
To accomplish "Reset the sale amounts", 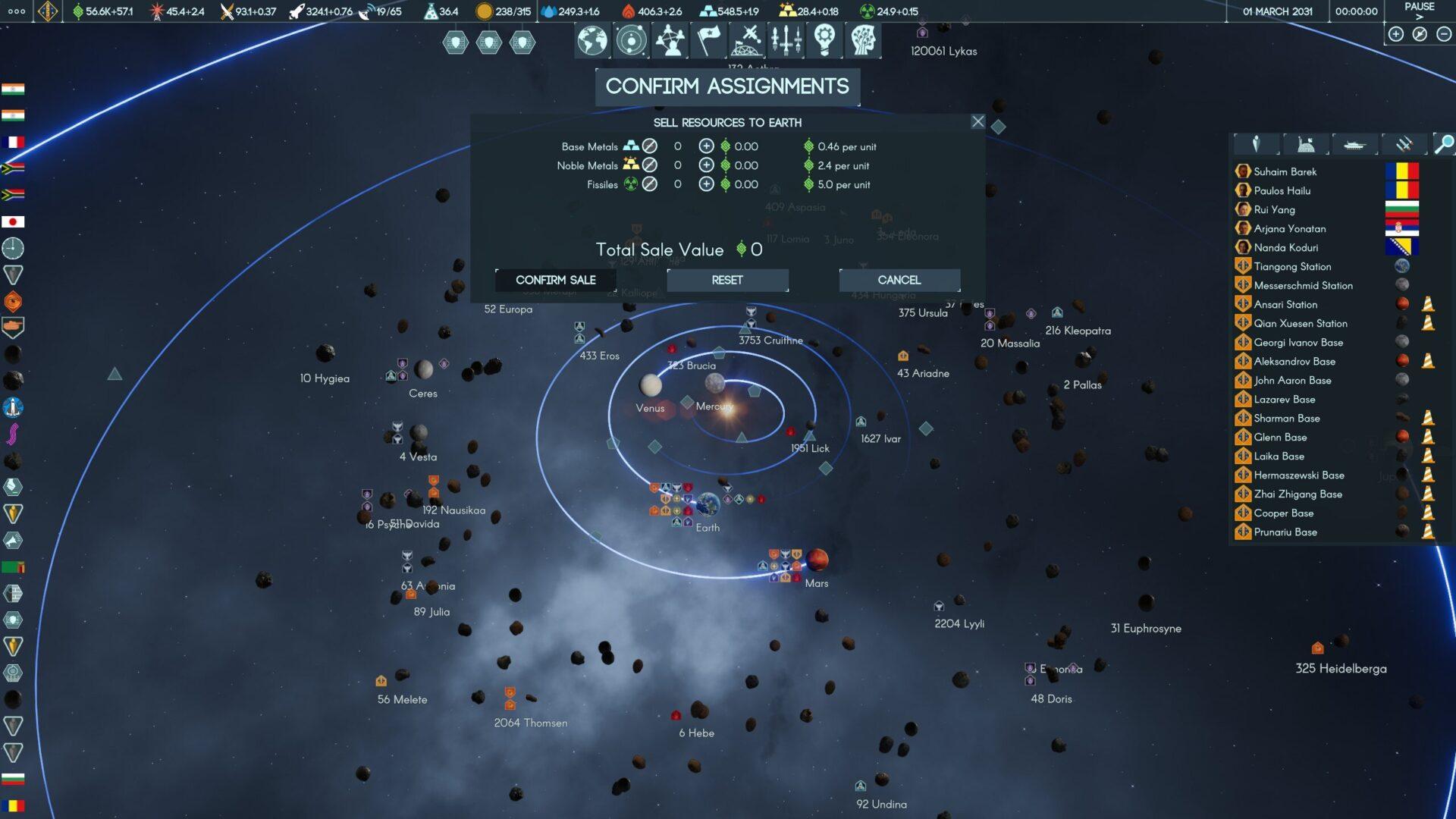I will 727,280.
